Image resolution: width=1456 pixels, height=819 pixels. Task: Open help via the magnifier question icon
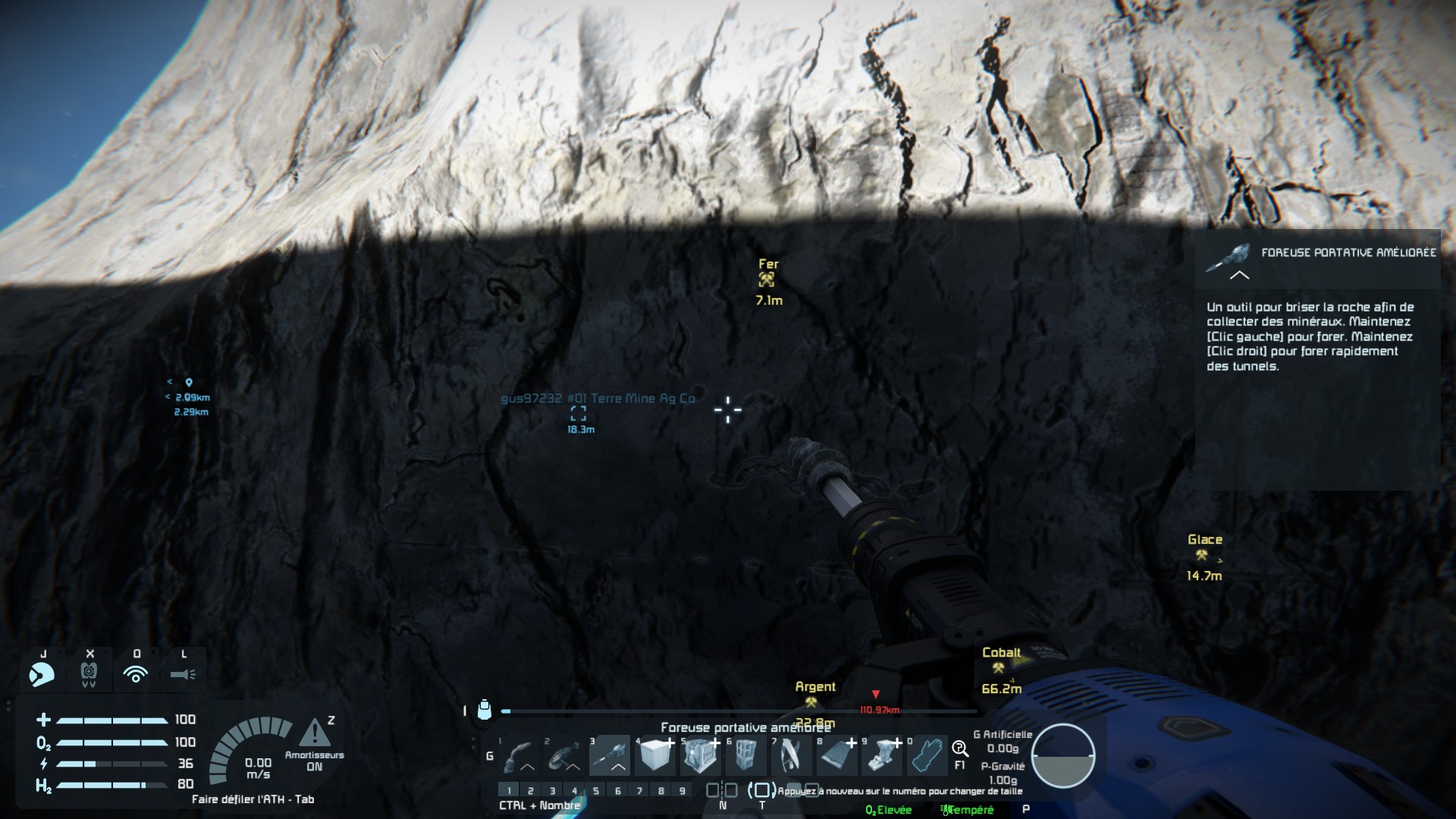click(x=959, y=749)
